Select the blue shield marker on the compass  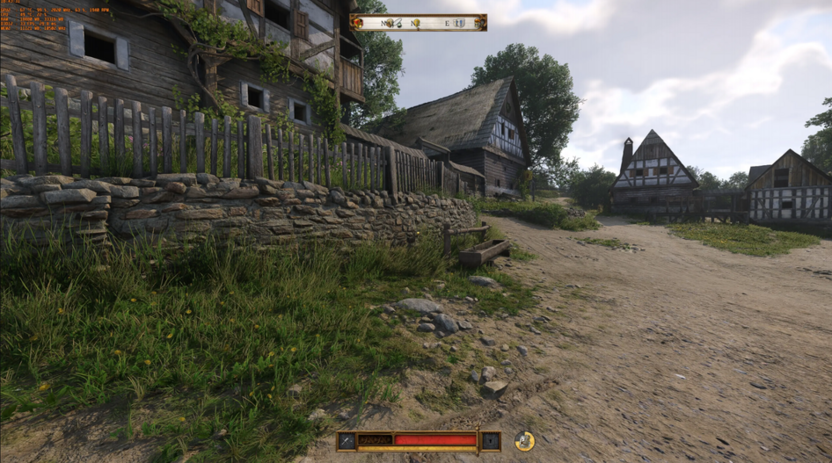458,22
